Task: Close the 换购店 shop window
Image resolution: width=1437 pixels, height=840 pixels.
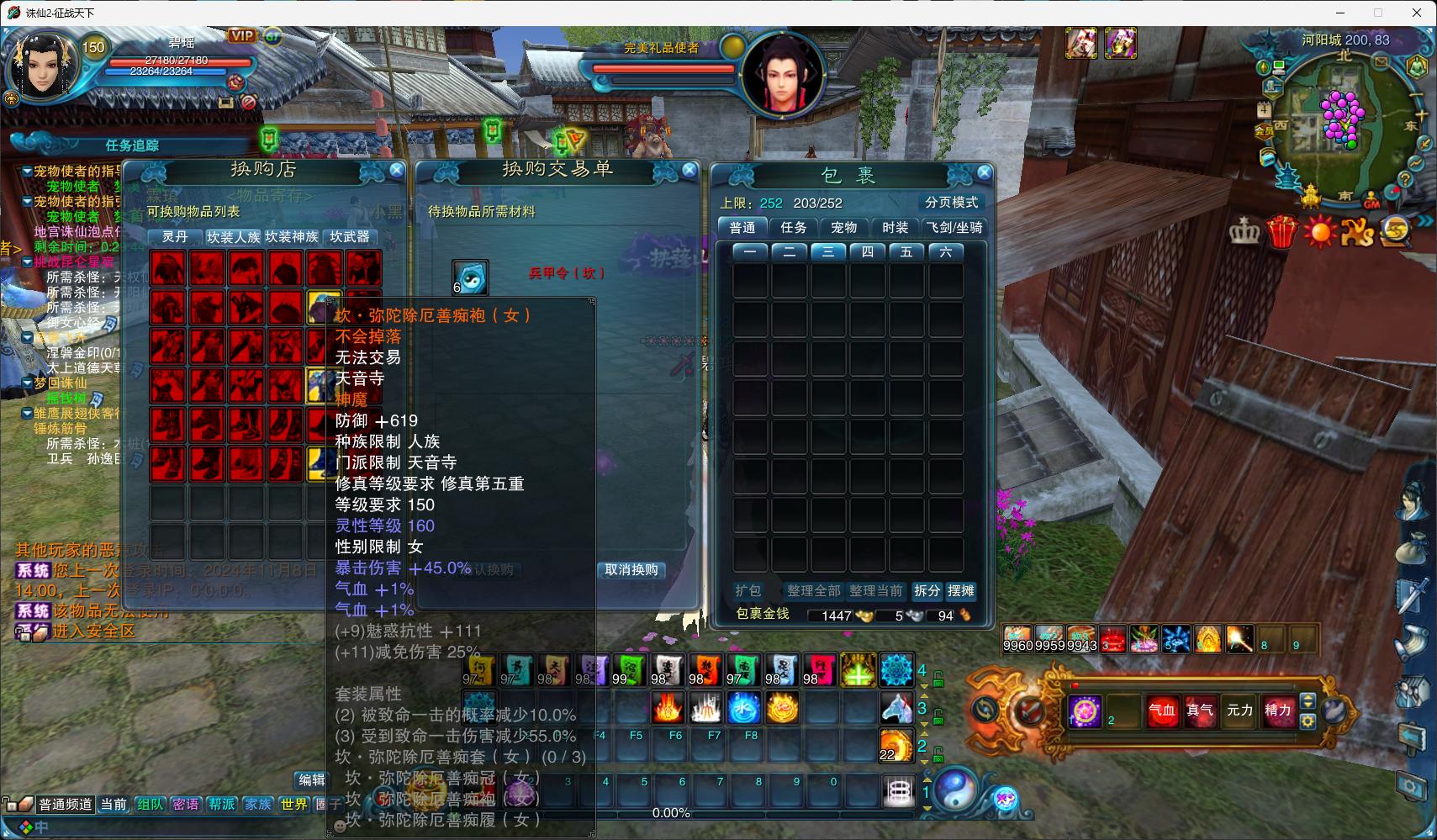Action: coord(397,170)
